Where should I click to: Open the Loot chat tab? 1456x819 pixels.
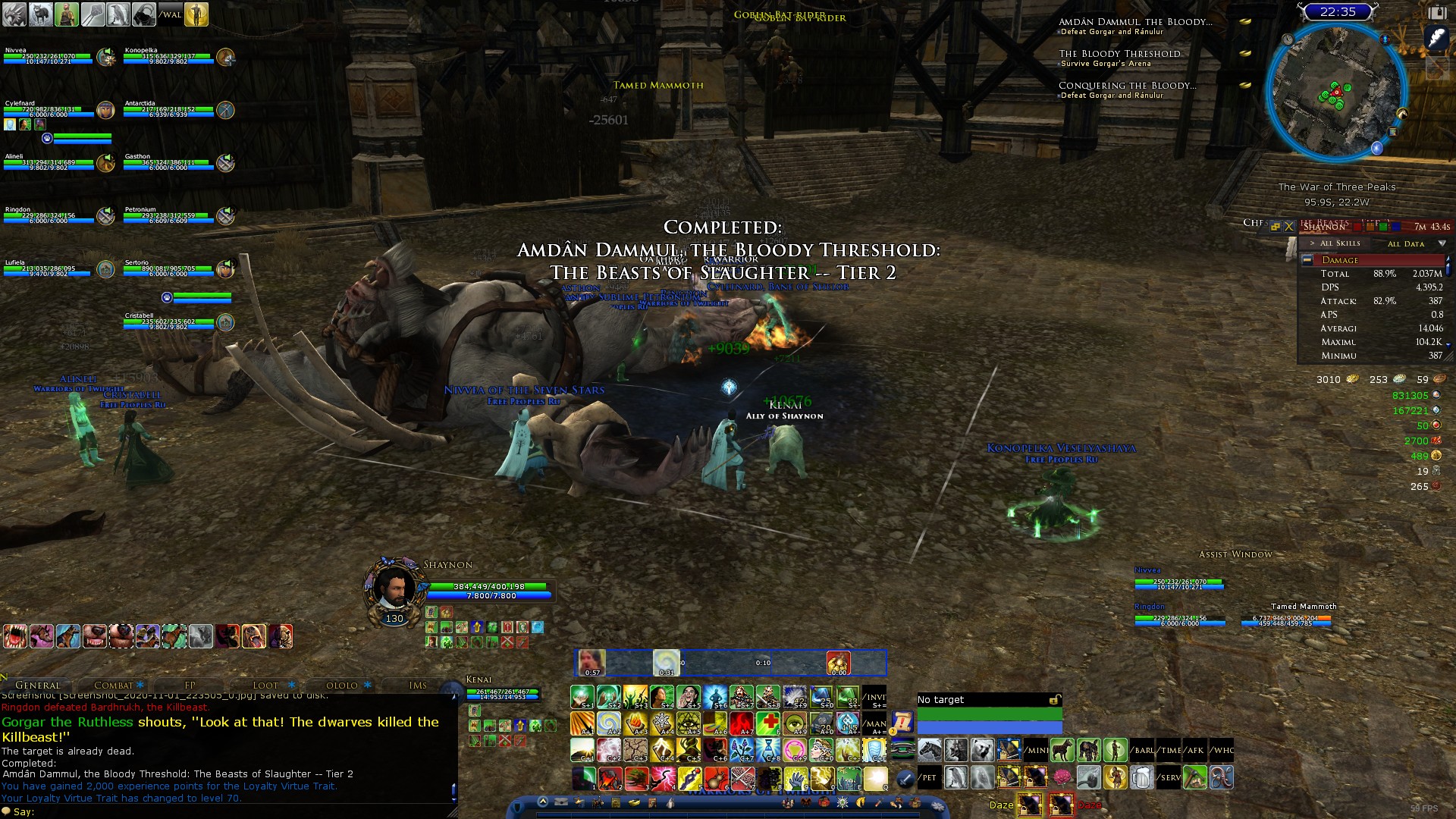[x=265, y=685]
